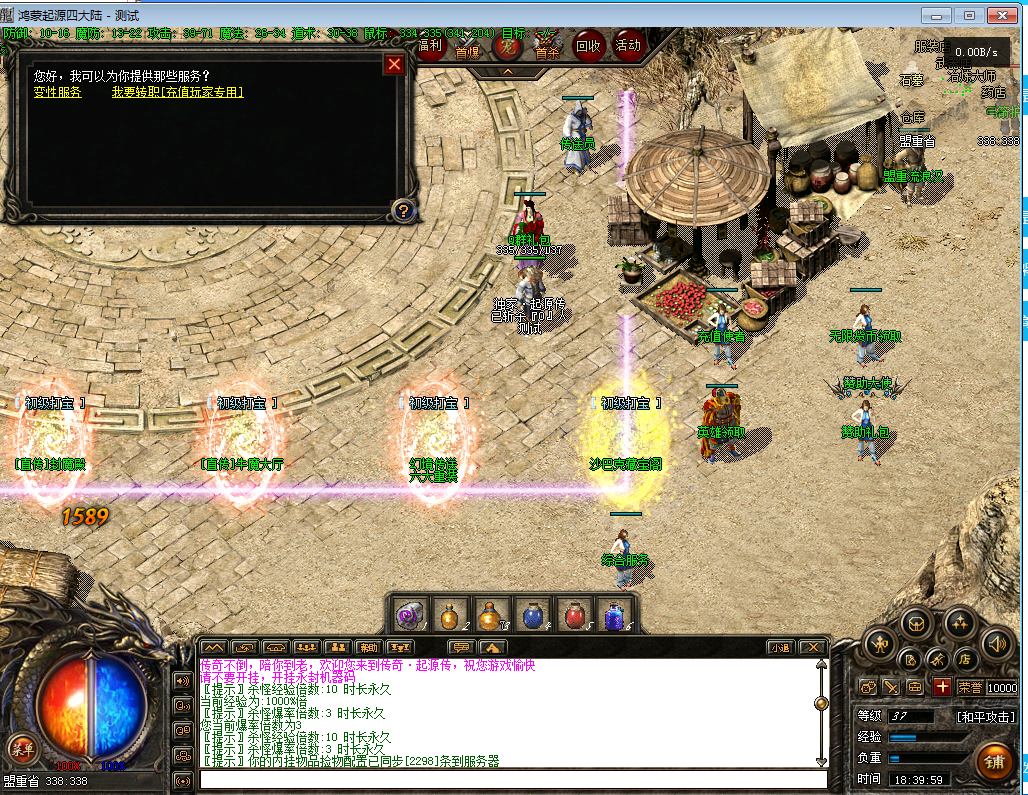Open the 福利 welfare menu
This screenshot has height=795, width=1028.
click(431, 45)
